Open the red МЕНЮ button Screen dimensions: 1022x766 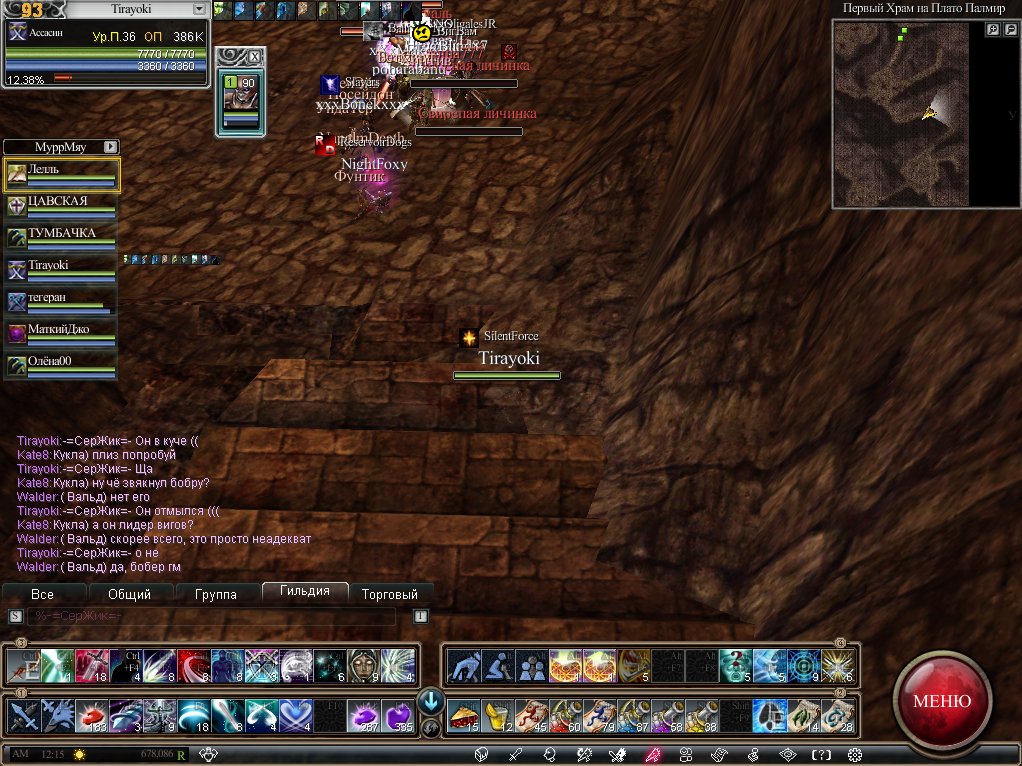(941, 700)
